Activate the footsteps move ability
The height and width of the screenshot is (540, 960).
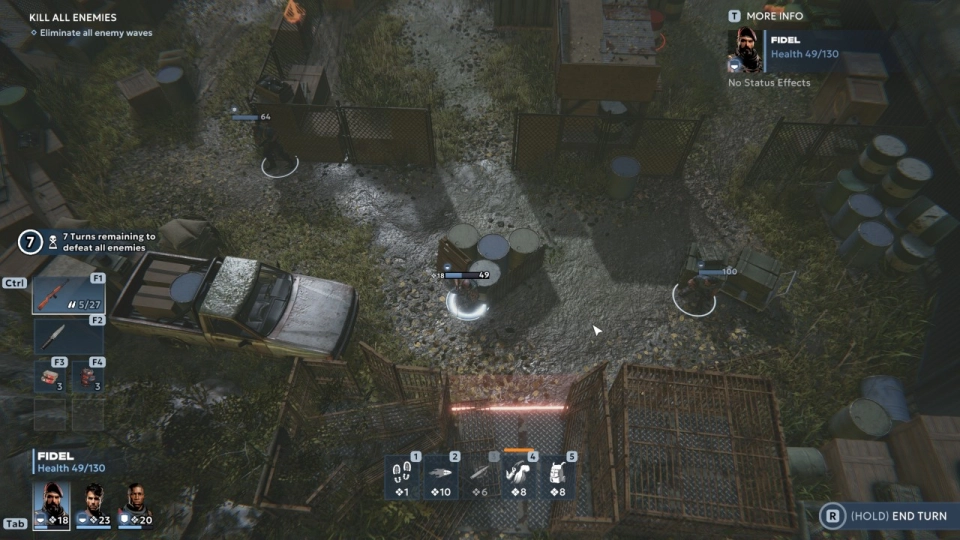coord(403,476)
